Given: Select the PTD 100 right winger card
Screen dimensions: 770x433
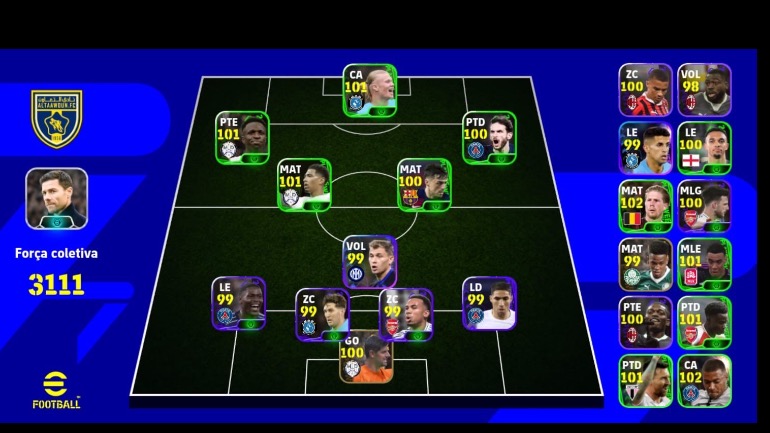Looking at the screenshot, I should click(488, 137).
